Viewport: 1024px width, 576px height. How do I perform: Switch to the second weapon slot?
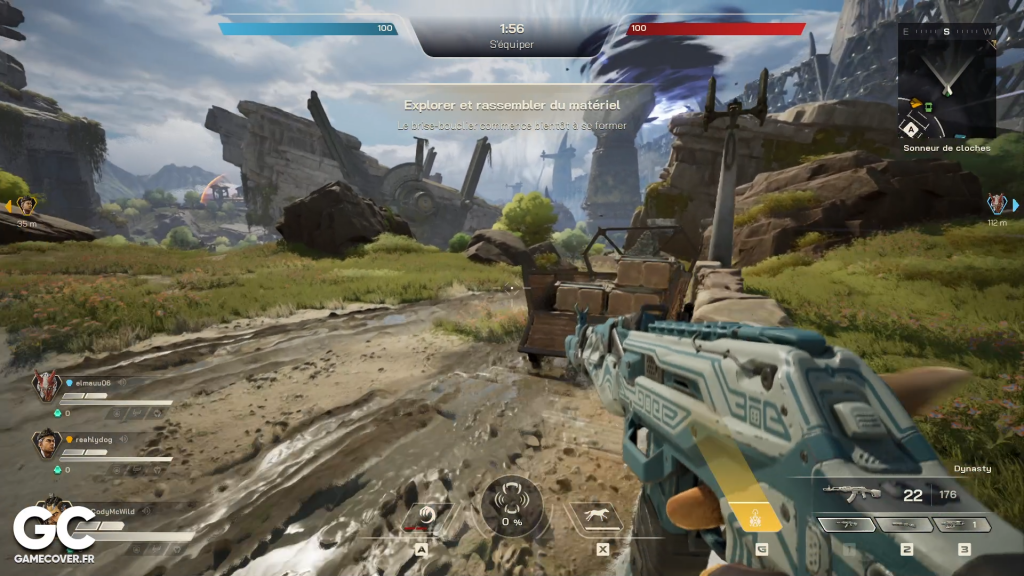coord(906,524)
